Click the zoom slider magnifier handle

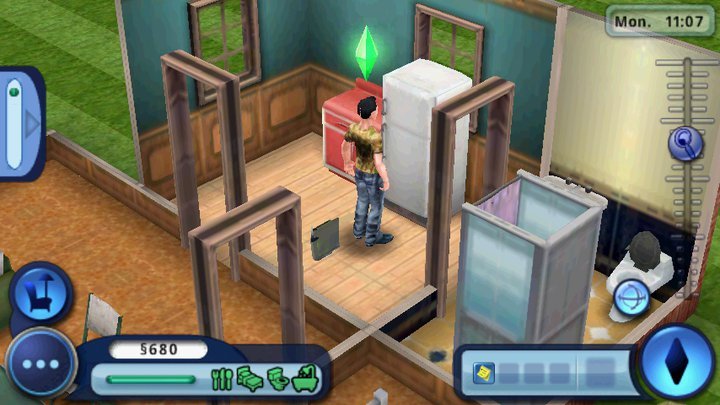click(685, 143)
